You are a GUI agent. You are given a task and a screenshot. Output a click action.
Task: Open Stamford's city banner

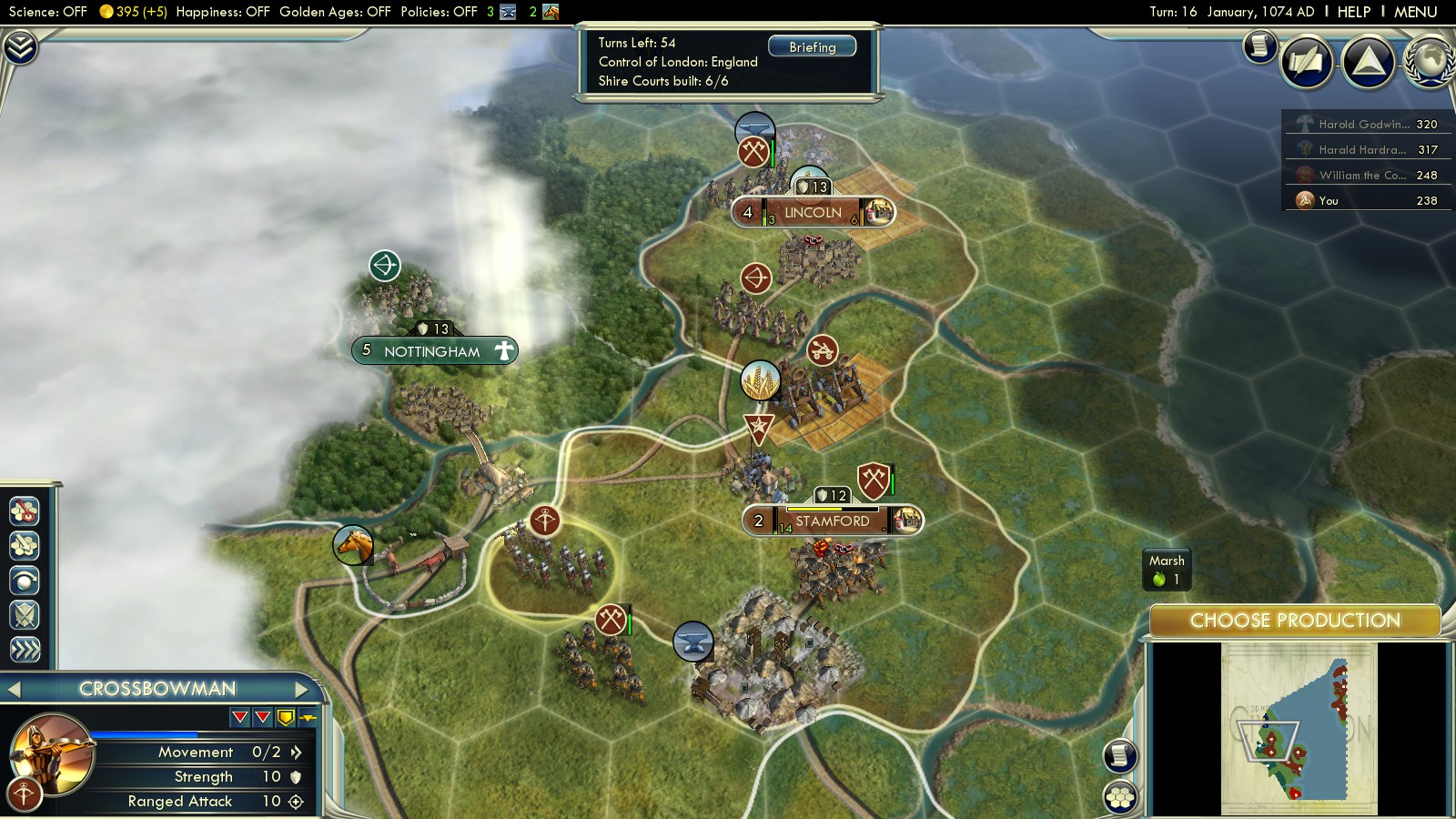(x=832, y=521)
